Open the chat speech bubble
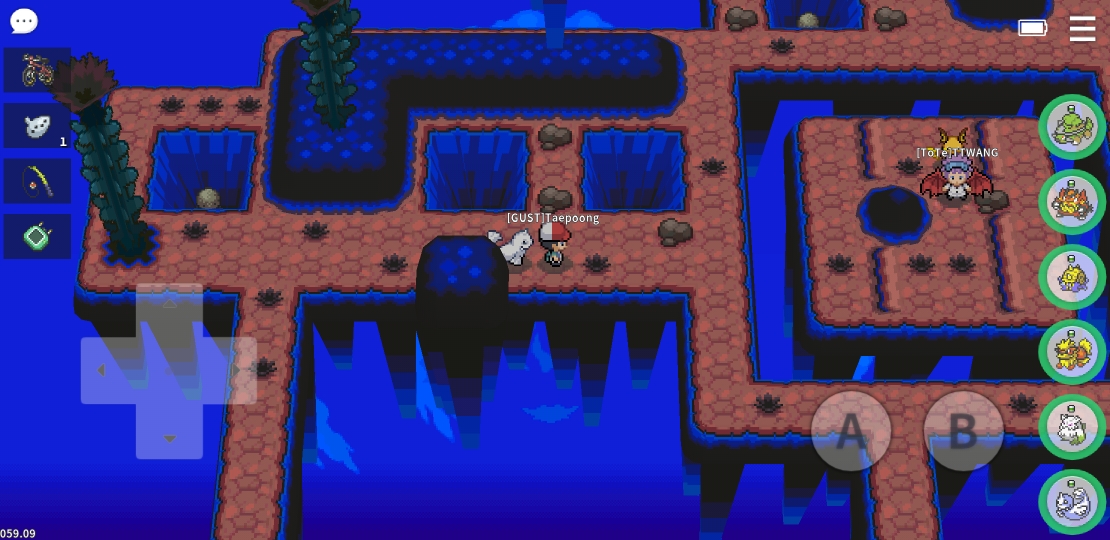1110x540 pixels. [x=24, y=21]
